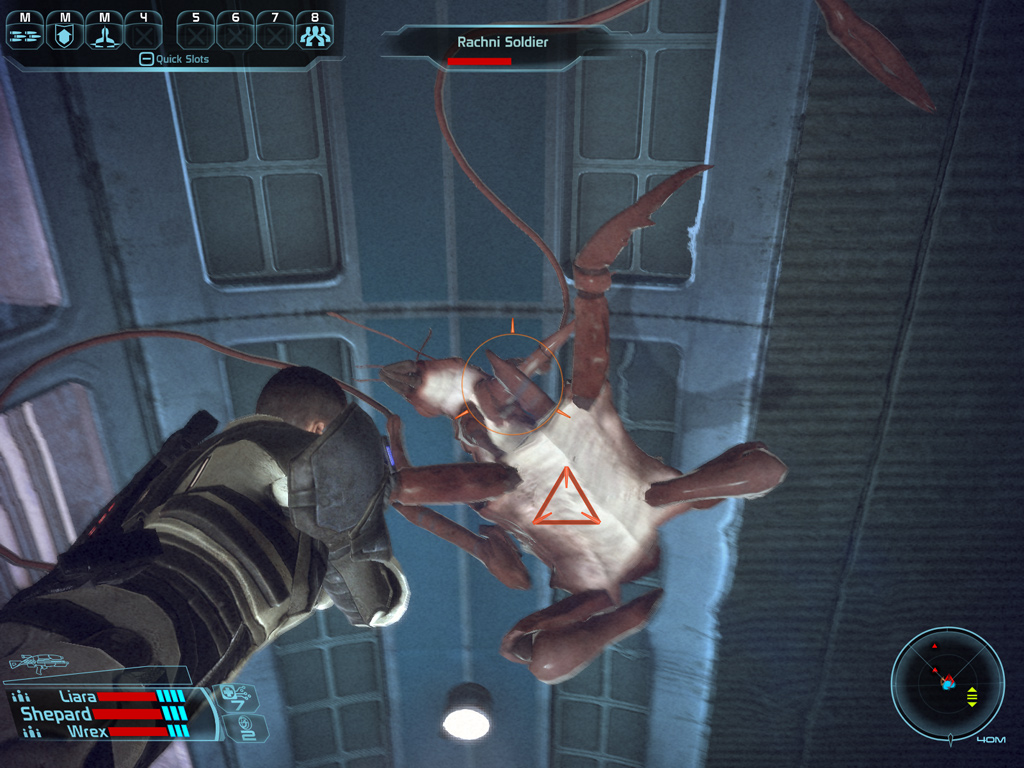Choose Shepard in the squad panel
The image size is (1024, 768).
pos(58,714)
